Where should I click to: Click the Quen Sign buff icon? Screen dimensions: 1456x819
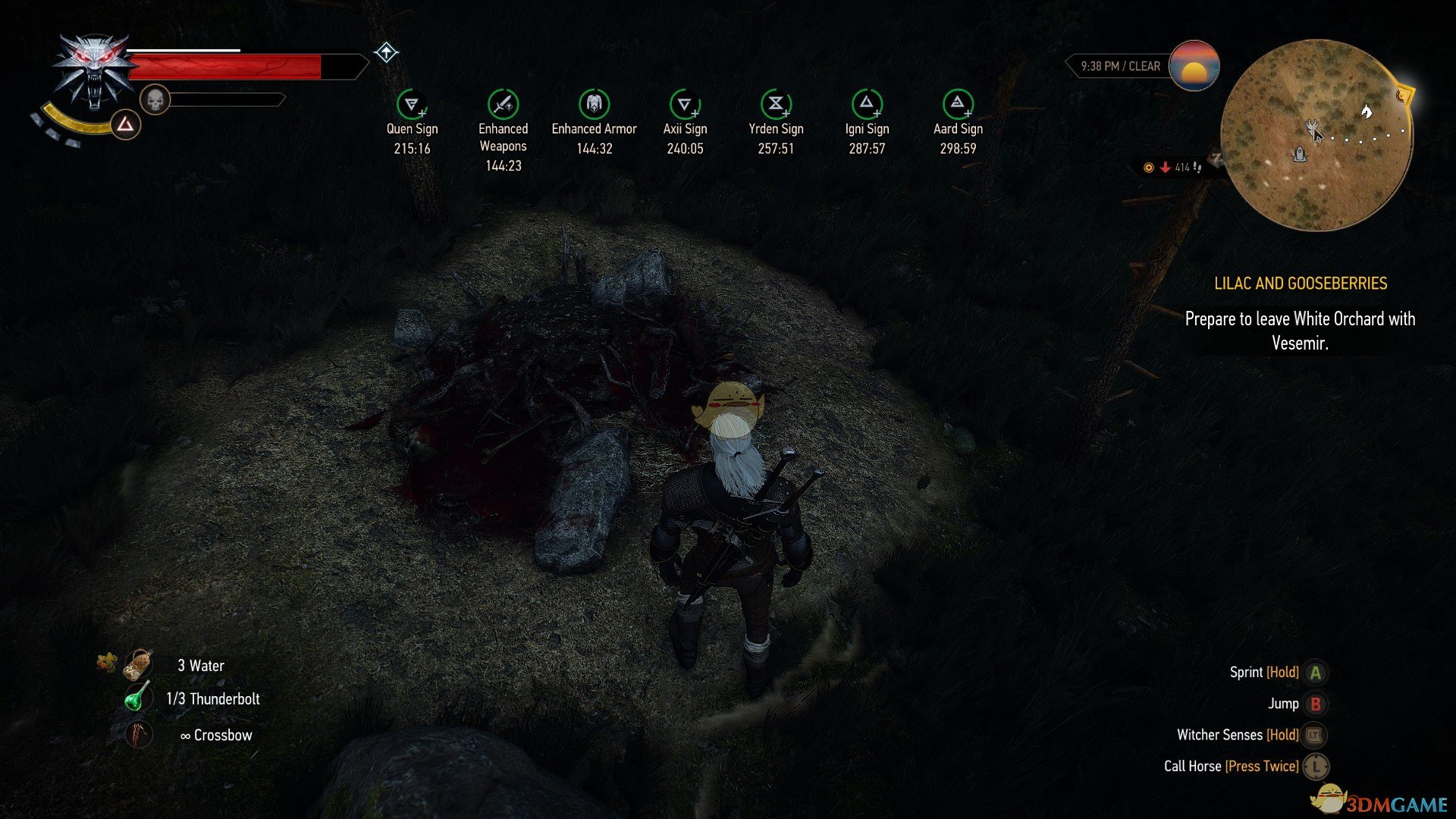tap(412, 104)
